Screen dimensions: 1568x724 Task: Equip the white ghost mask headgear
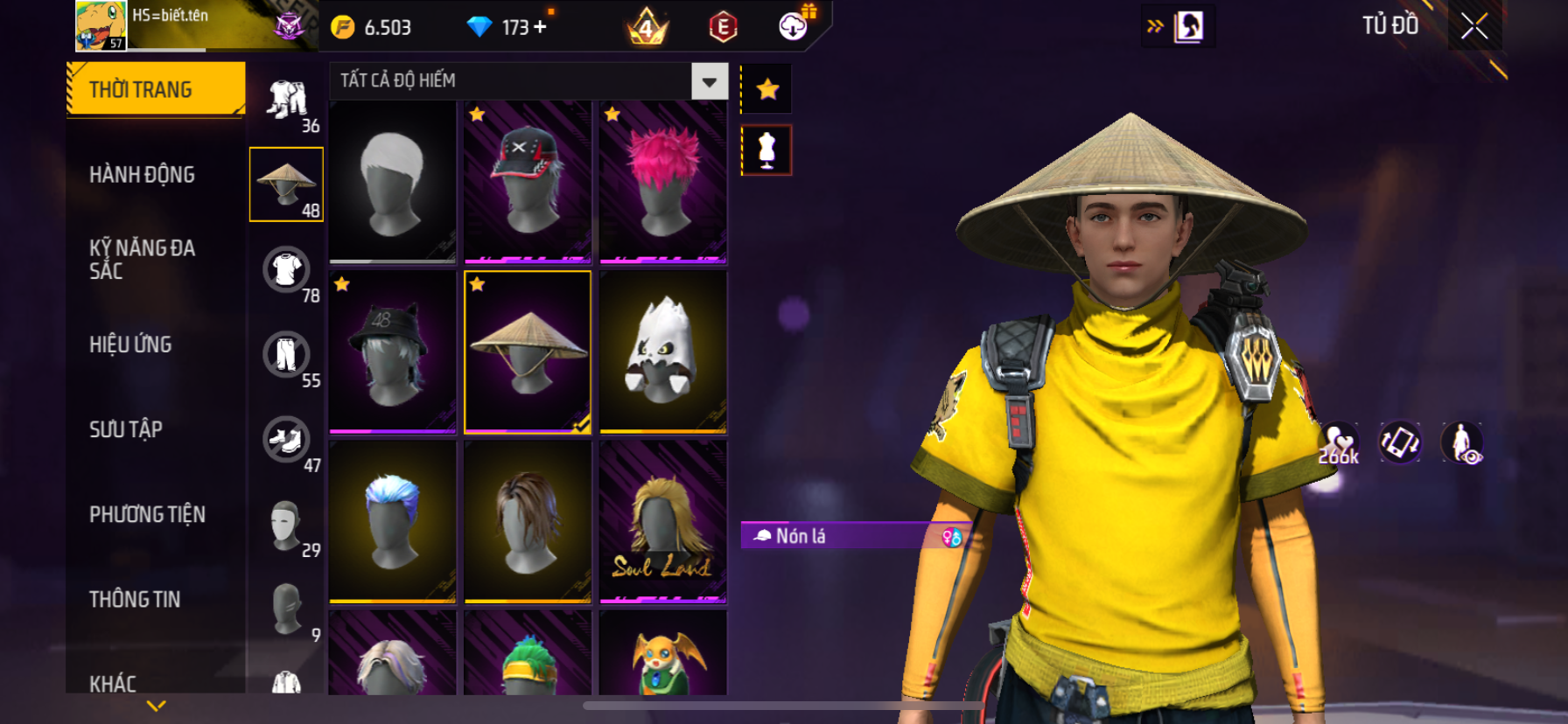click(x=663, y=352)
